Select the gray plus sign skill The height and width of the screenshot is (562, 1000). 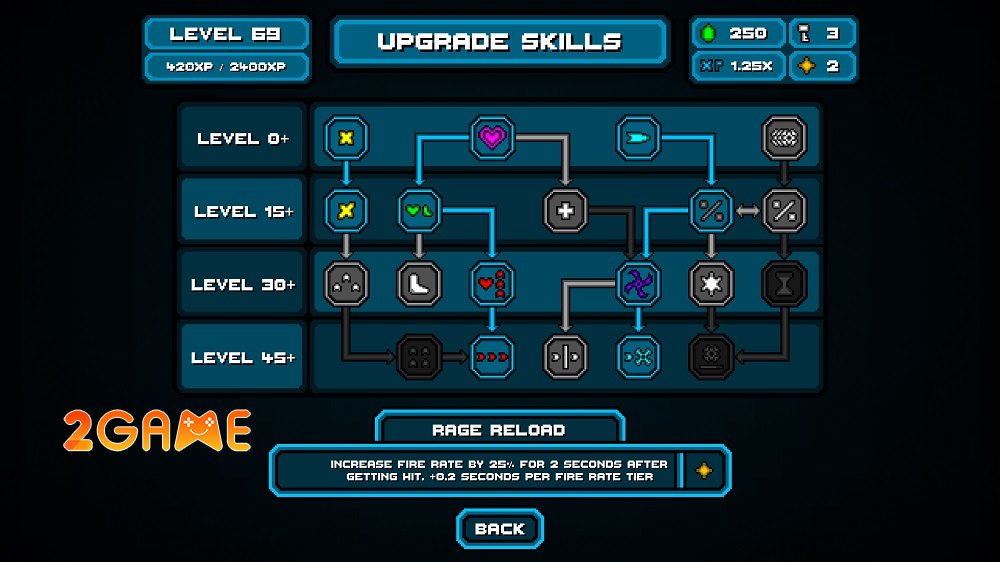pyautogui.click(x=565, y=211)
